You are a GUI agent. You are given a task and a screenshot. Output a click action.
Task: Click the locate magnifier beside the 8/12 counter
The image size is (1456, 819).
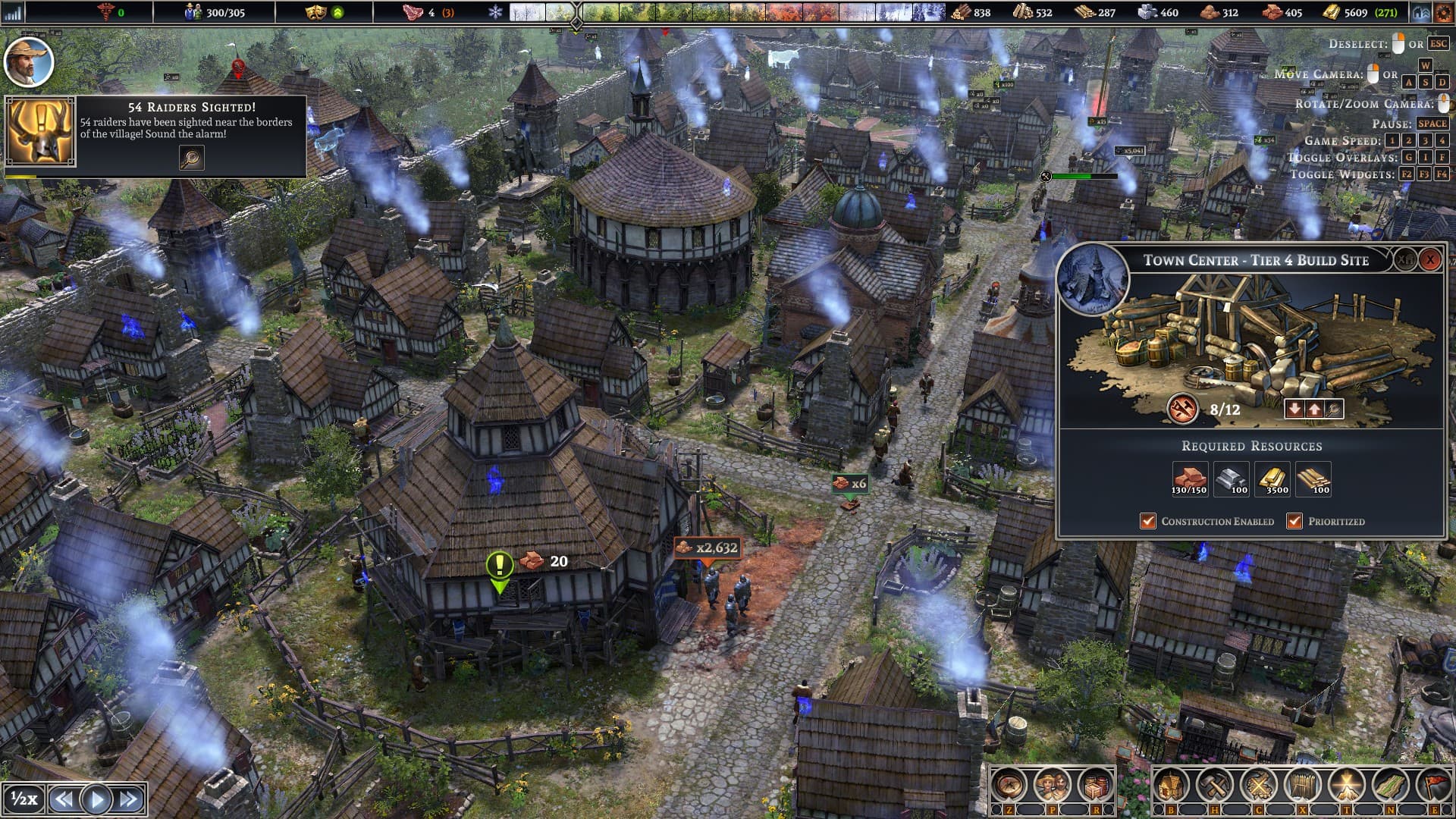pyautogui.click(x=1335, y=408)
